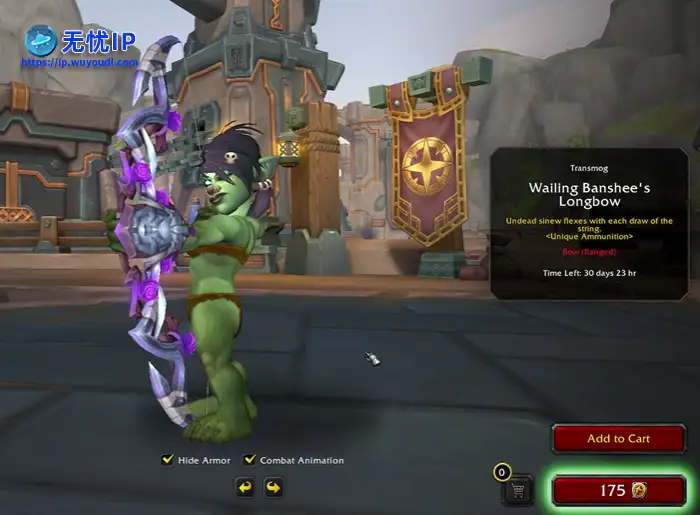Open the shopping cart icon

[x=517, y=490]
